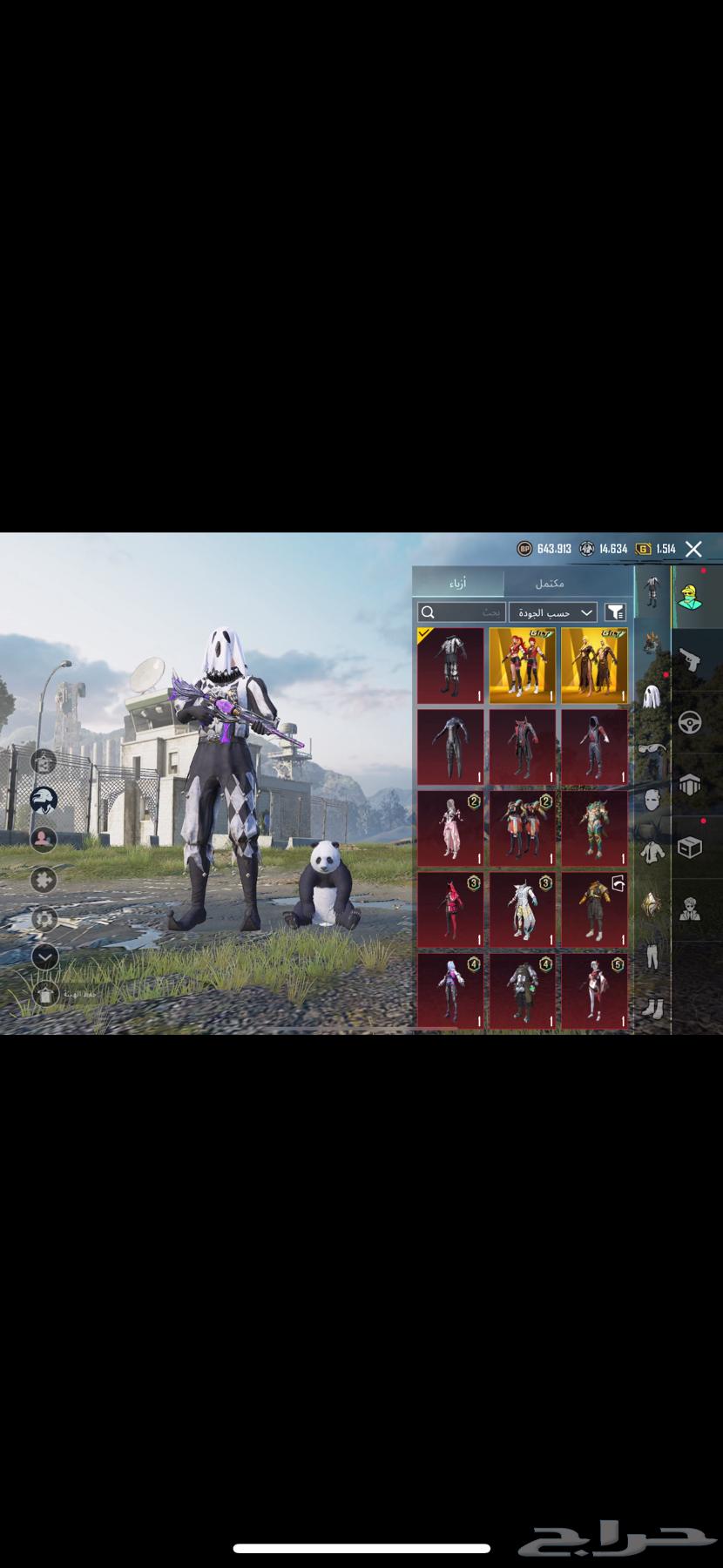This screenshot has height=1568, width=723.
Task: Select the gold gift set with blonde characters
Action: [594, 666]
